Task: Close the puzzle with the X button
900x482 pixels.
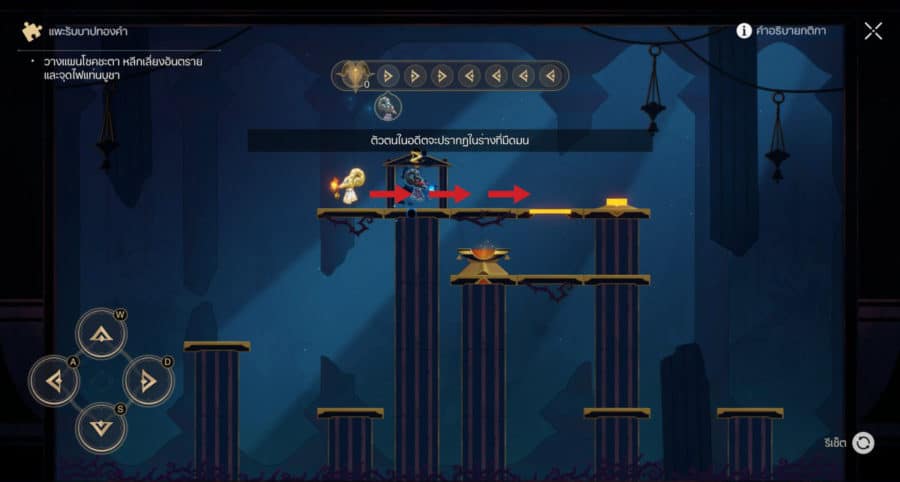Action: (873, 31)
